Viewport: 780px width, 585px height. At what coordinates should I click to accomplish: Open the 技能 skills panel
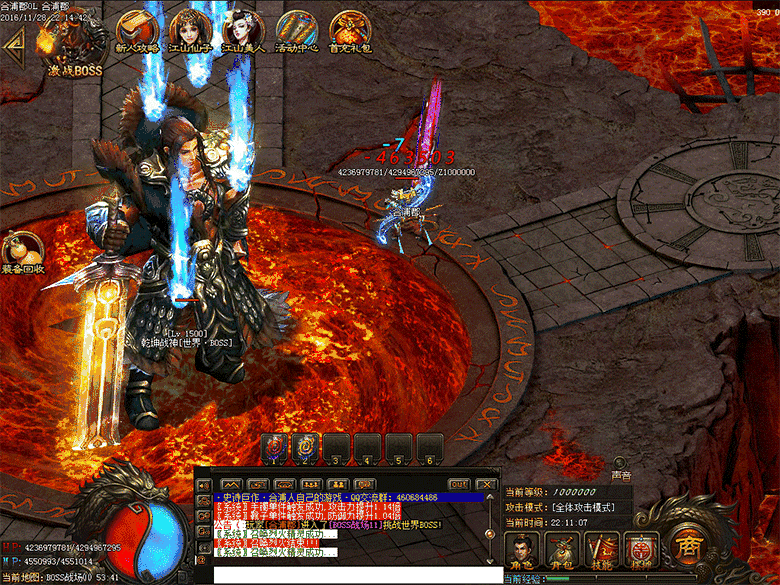[600, 551]
